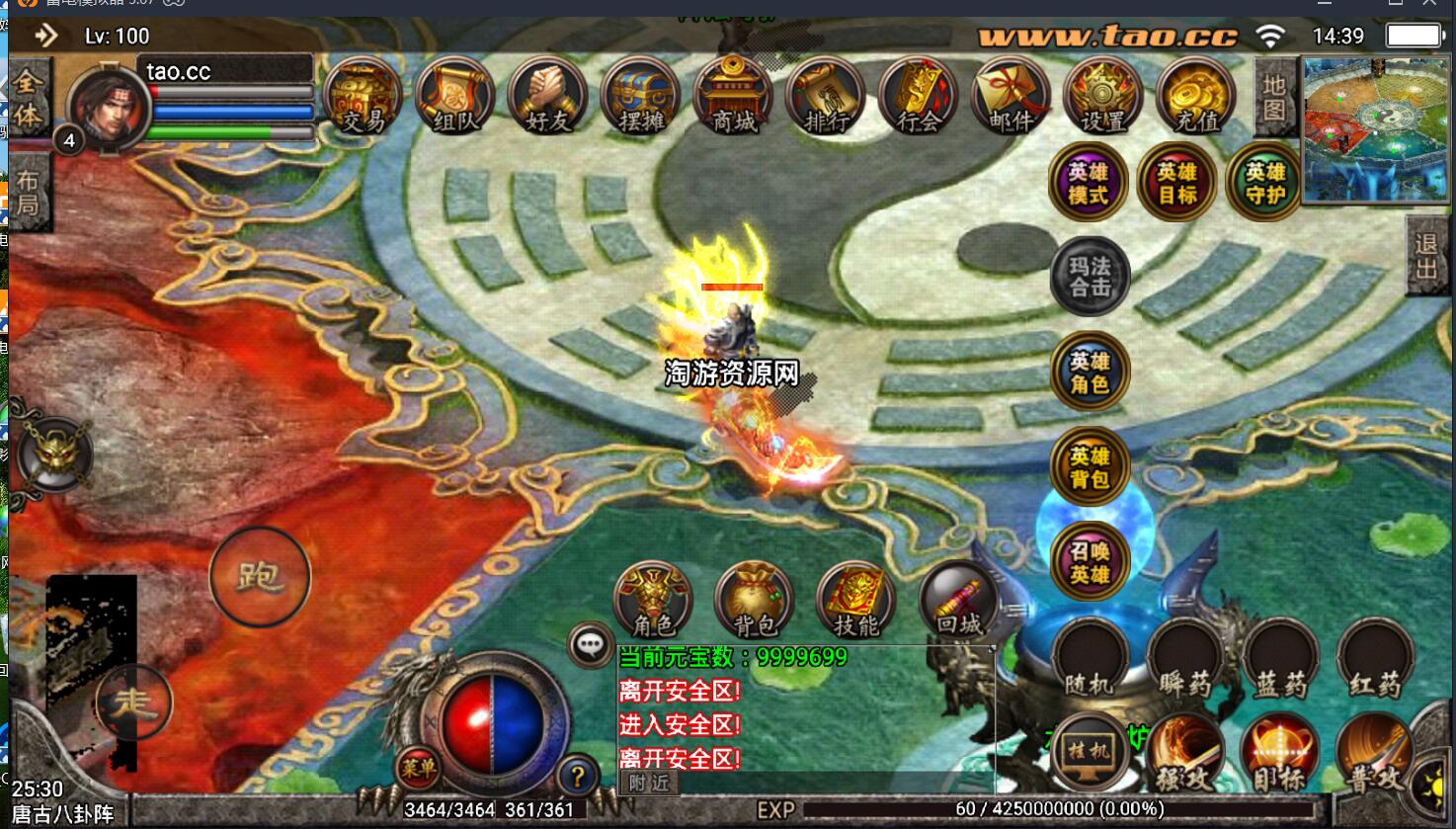This screenshot has height=829, width=1456.
Task: Open the 商城 shop
Action: click(734, 97)
